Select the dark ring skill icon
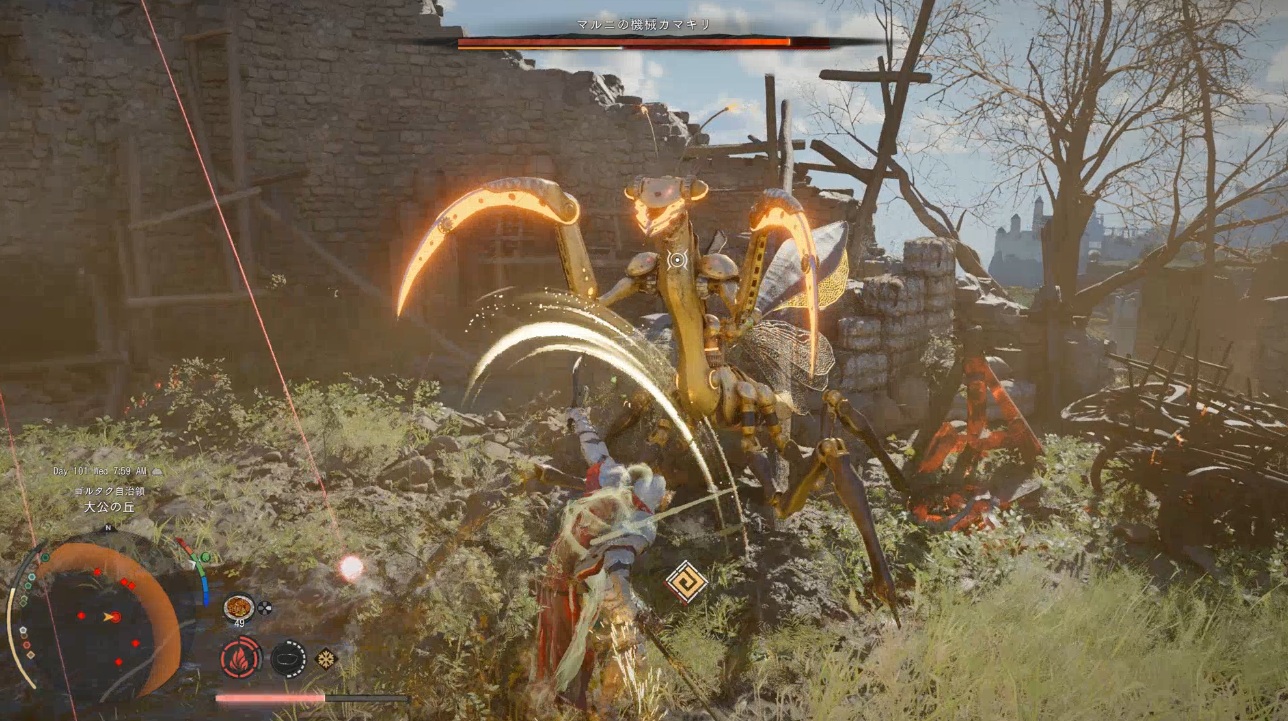 (288, 658)
